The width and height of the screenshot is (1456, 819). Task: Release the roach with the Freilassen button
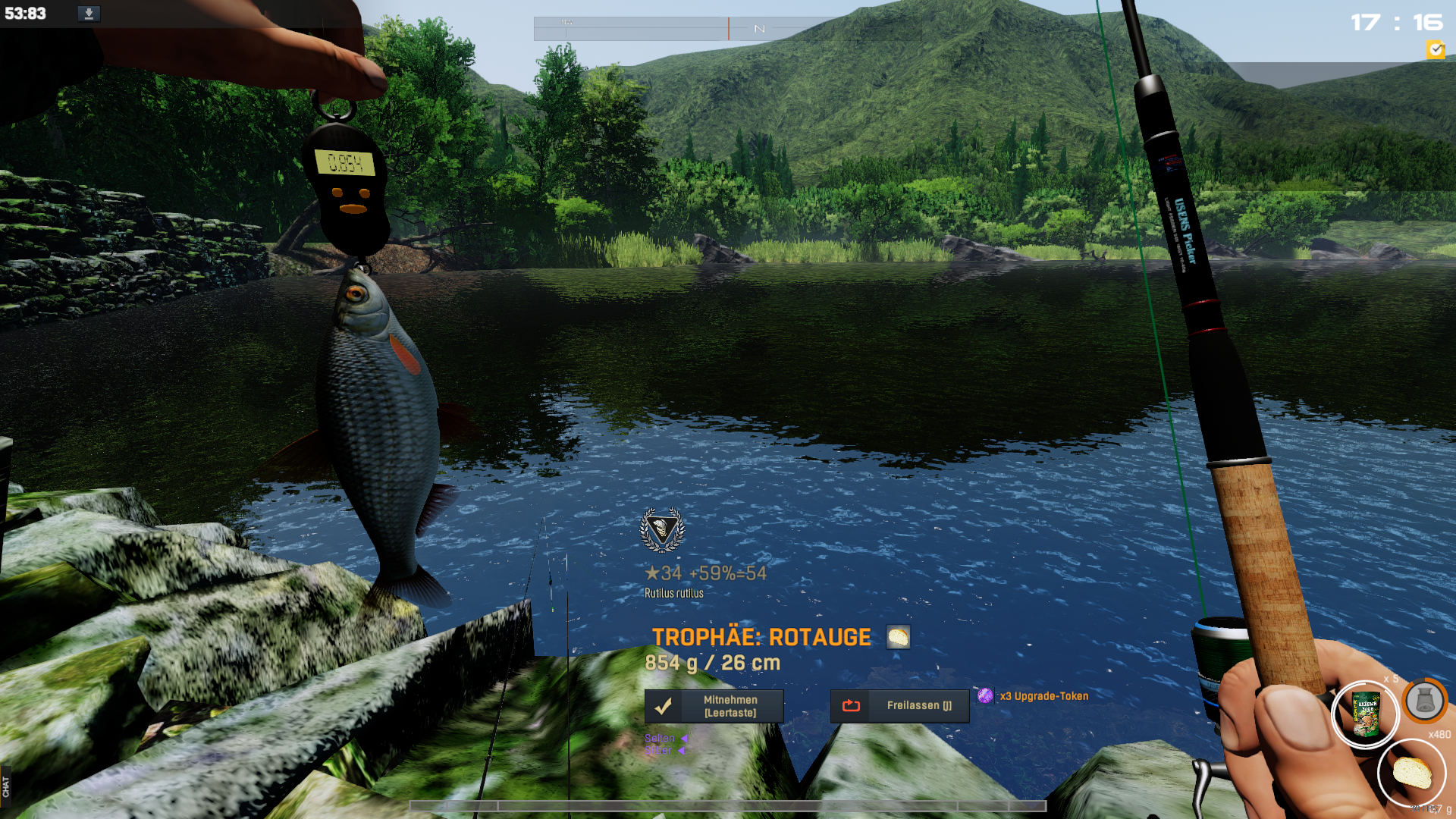click(899, 706)
